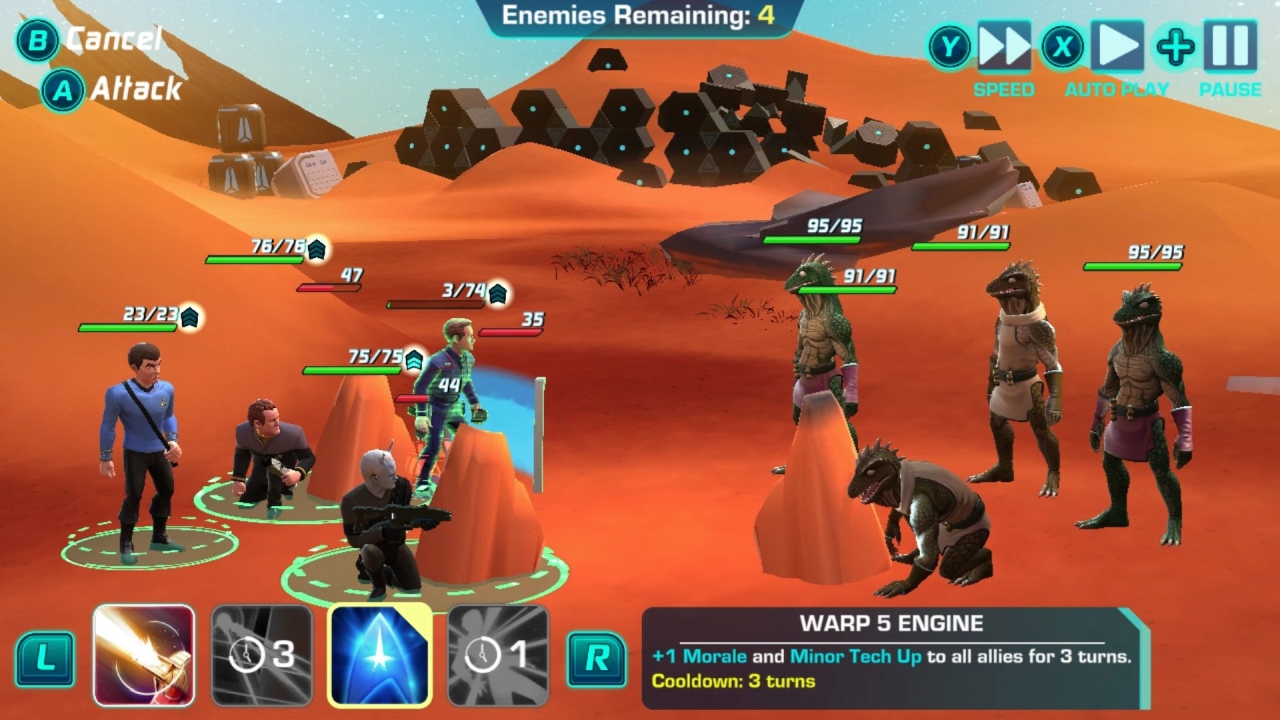
Task: Click the plus icon near Pause
Action: click(x=1176, y=48)
